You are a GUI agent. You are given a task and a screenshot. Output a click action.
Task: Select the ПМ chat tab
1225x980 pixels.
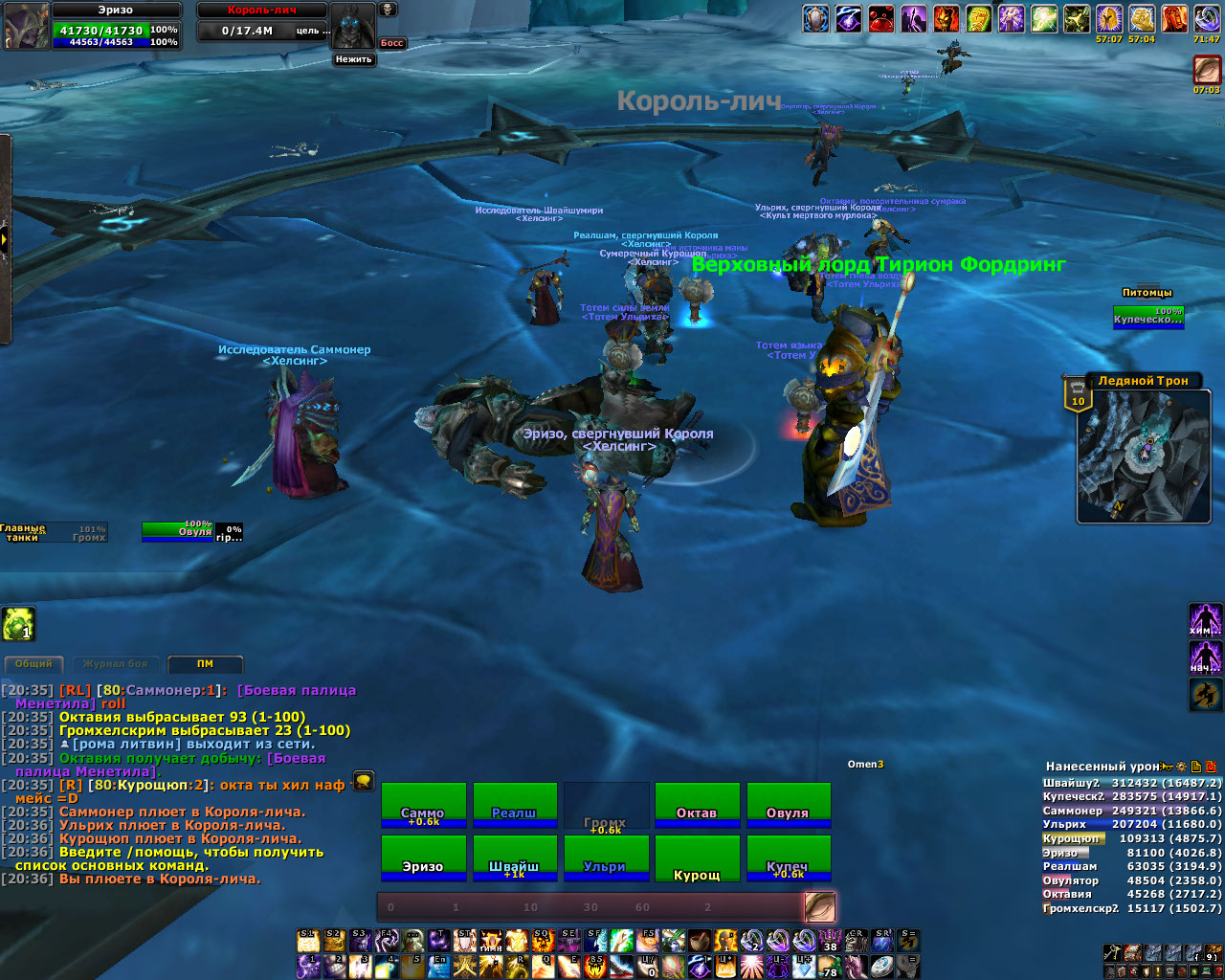pyautogui.click(x=205, y=663)
